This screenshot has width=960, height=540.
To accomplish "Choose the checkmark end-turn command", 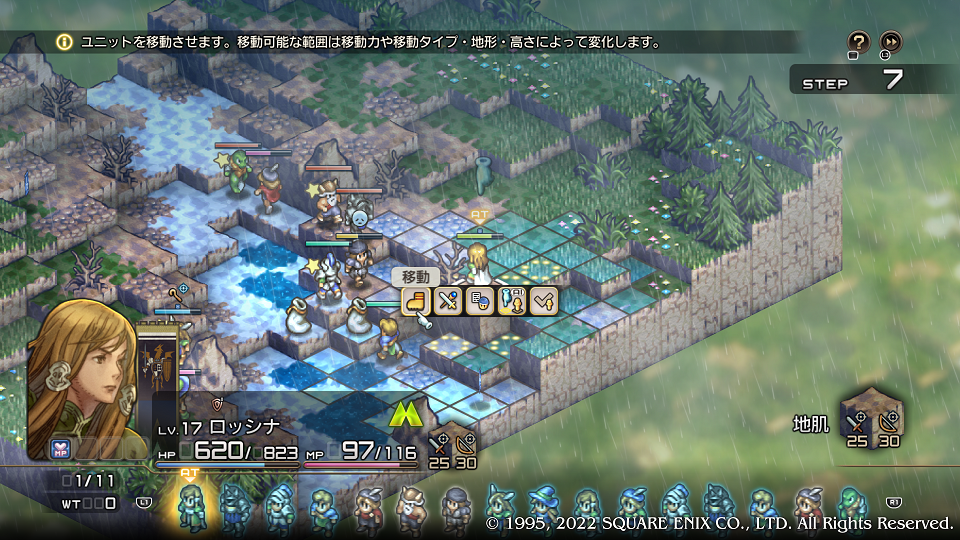I will coord(543,300).
